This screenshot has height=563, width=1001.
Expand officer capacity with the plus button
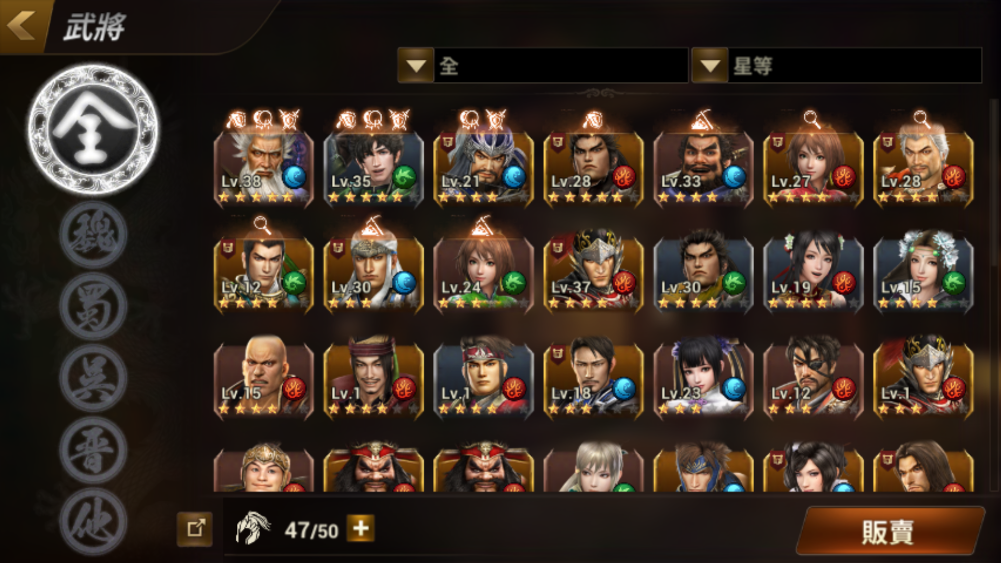coord(360,529)
